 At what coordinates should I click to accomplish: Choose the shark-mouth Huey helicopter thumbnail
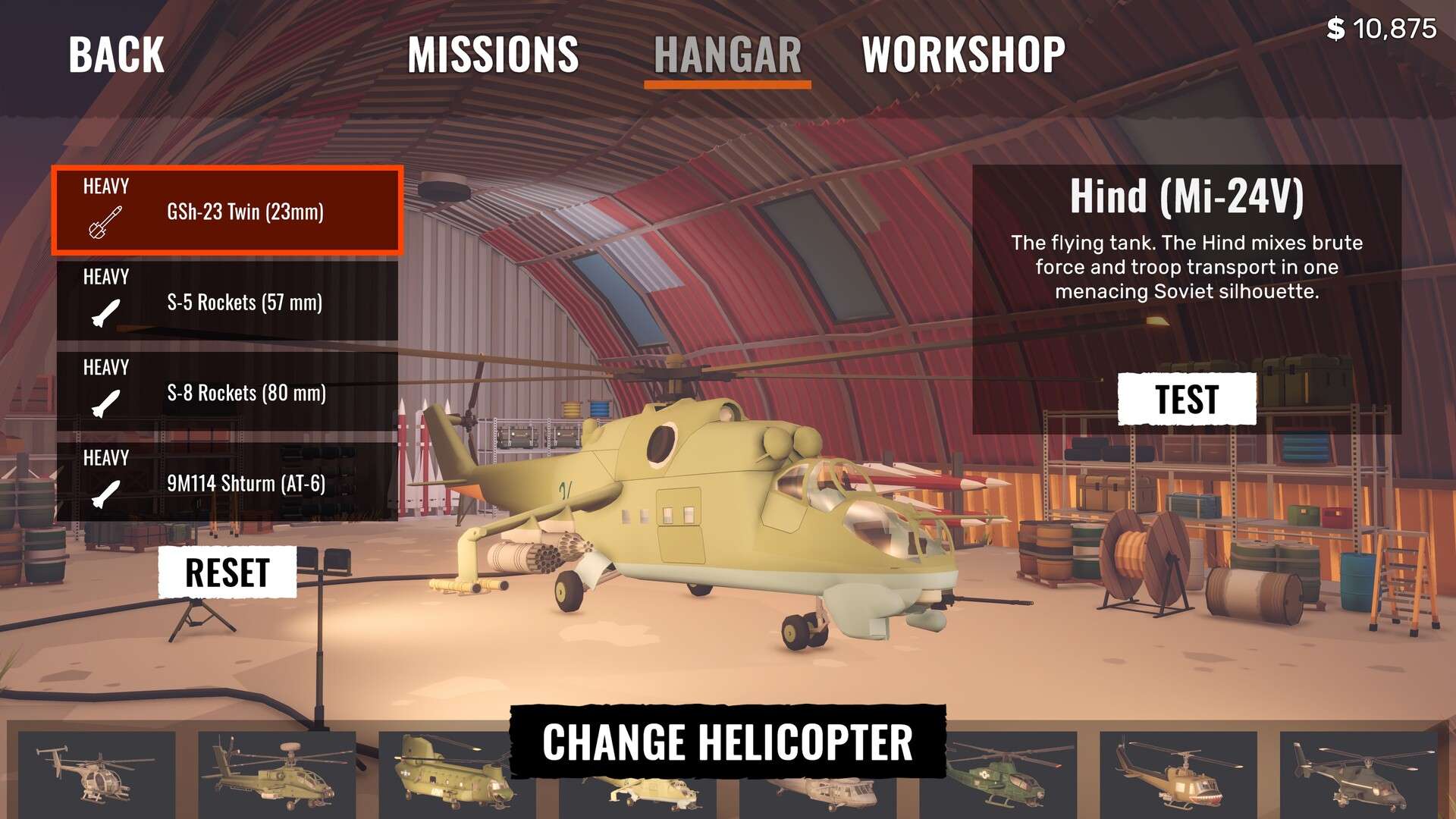click(1178, 775)
